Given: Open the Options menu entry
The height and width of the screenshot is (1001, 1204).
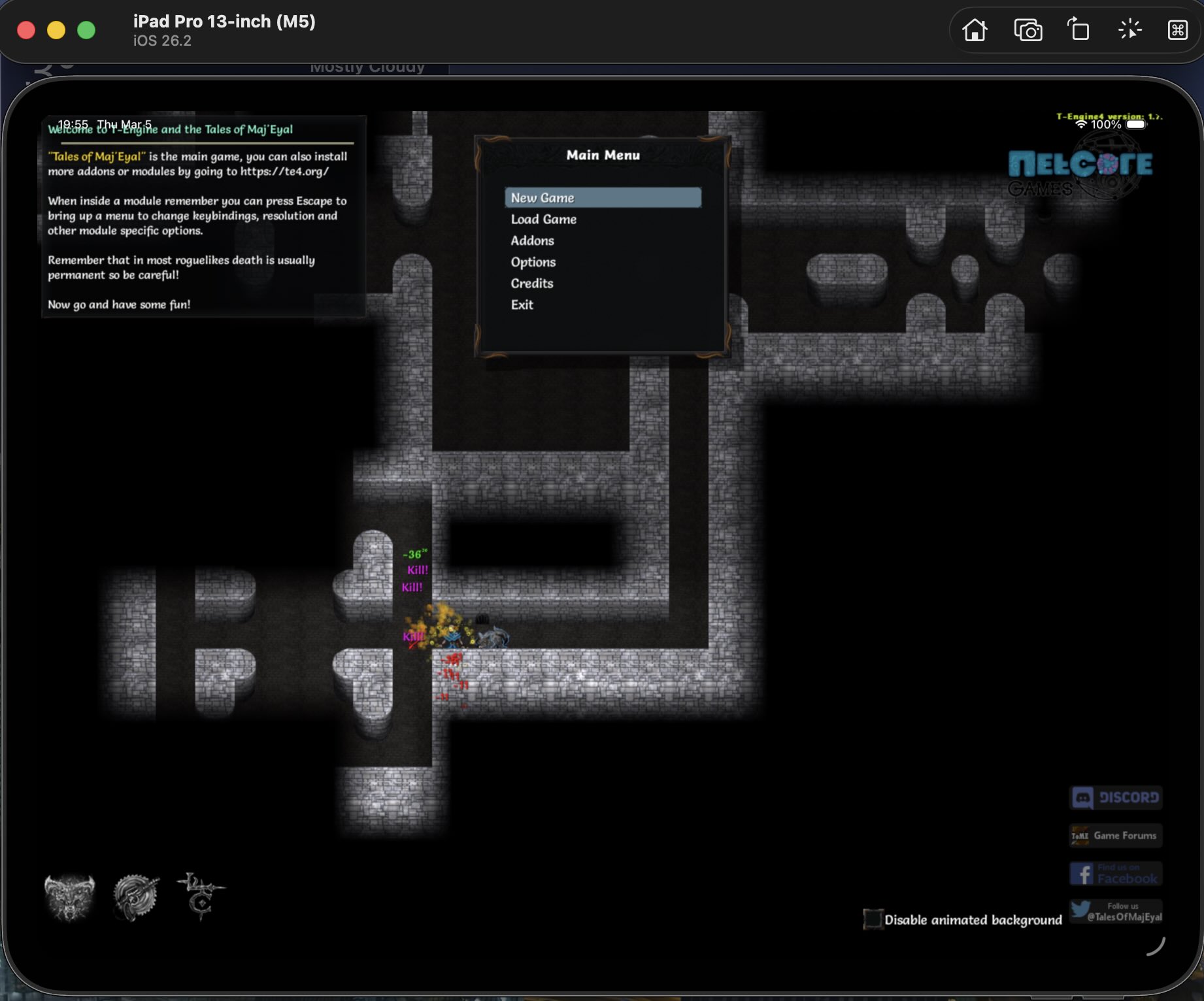Looking at the screenshot, I should pos(533,262).
